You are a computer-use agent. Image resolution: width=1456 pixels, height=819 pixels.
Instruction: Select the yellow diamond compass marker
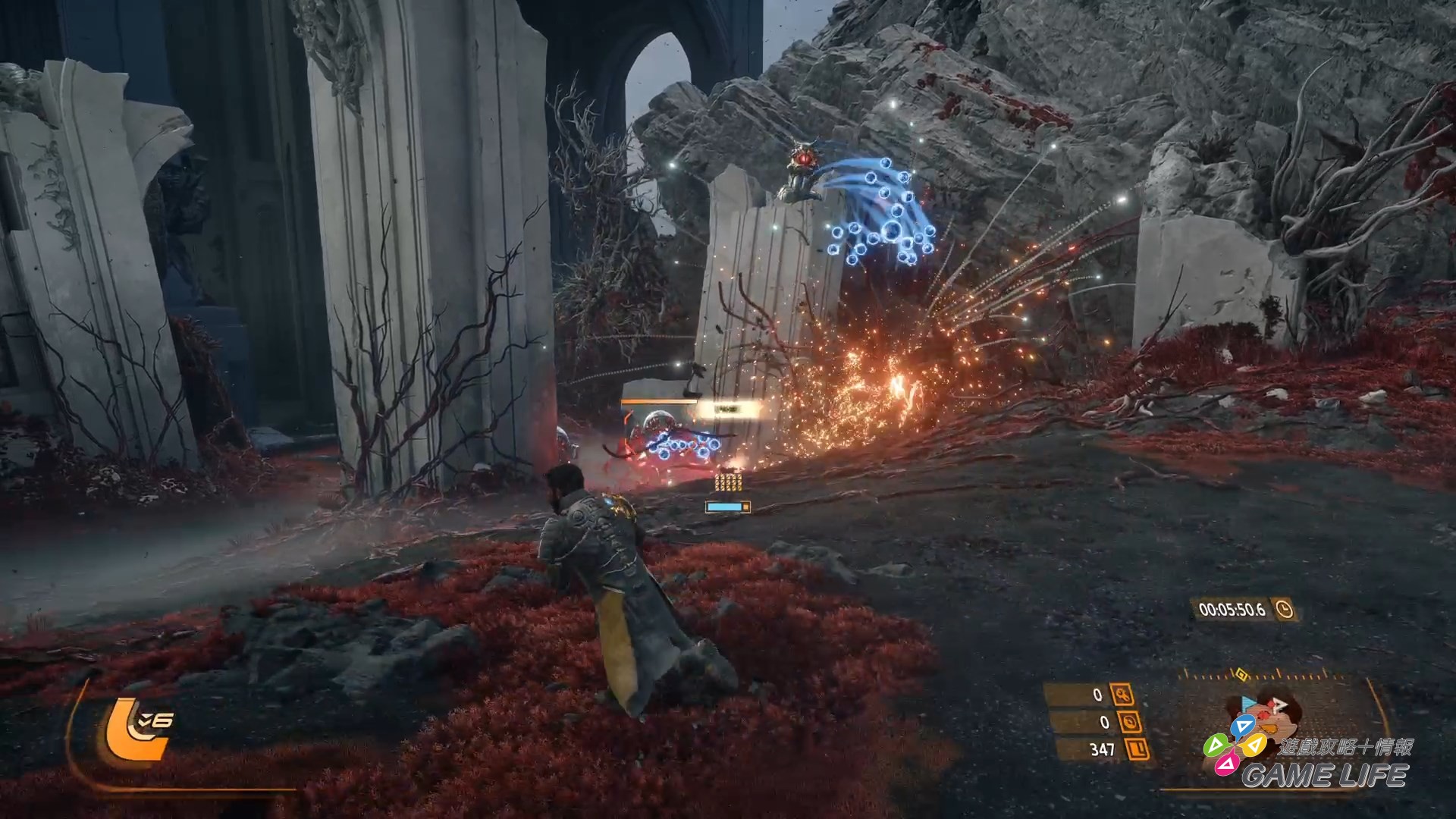1241,673
